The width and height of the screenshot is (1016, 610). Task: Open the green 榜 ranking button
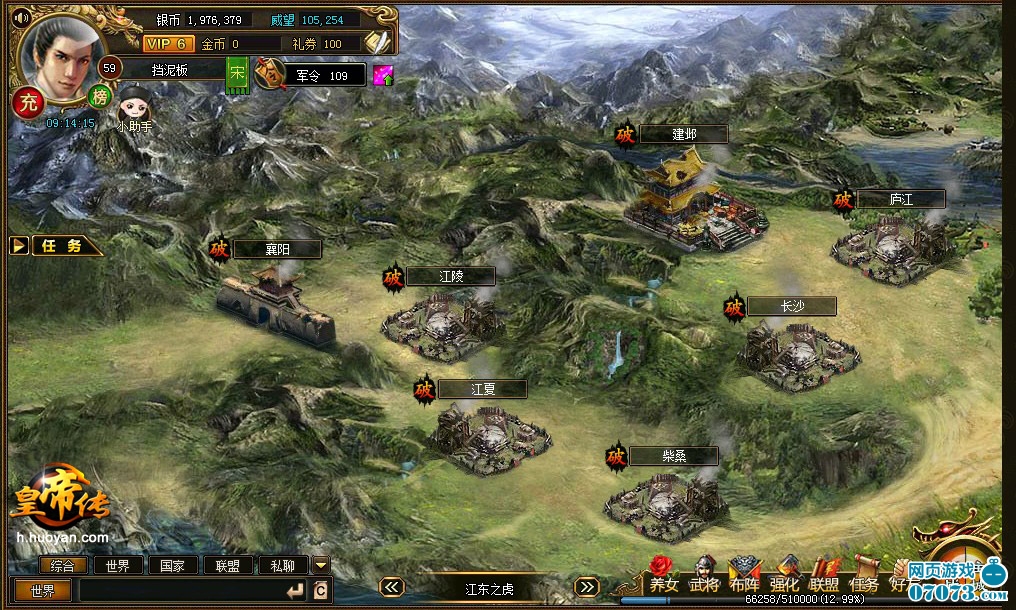tap(99, 96)
